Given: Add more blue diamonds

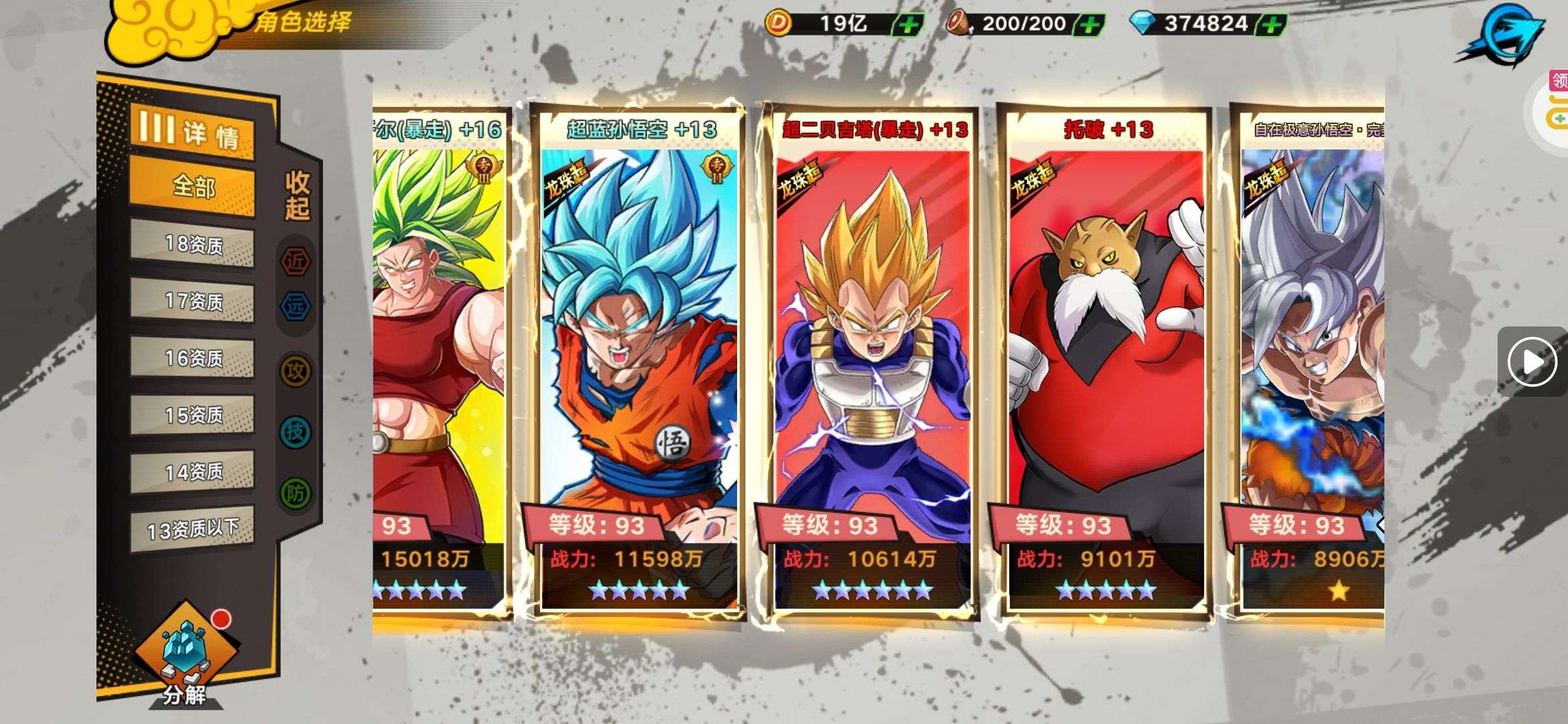Looking at the screenshot, I should (x=1272, y=25).
